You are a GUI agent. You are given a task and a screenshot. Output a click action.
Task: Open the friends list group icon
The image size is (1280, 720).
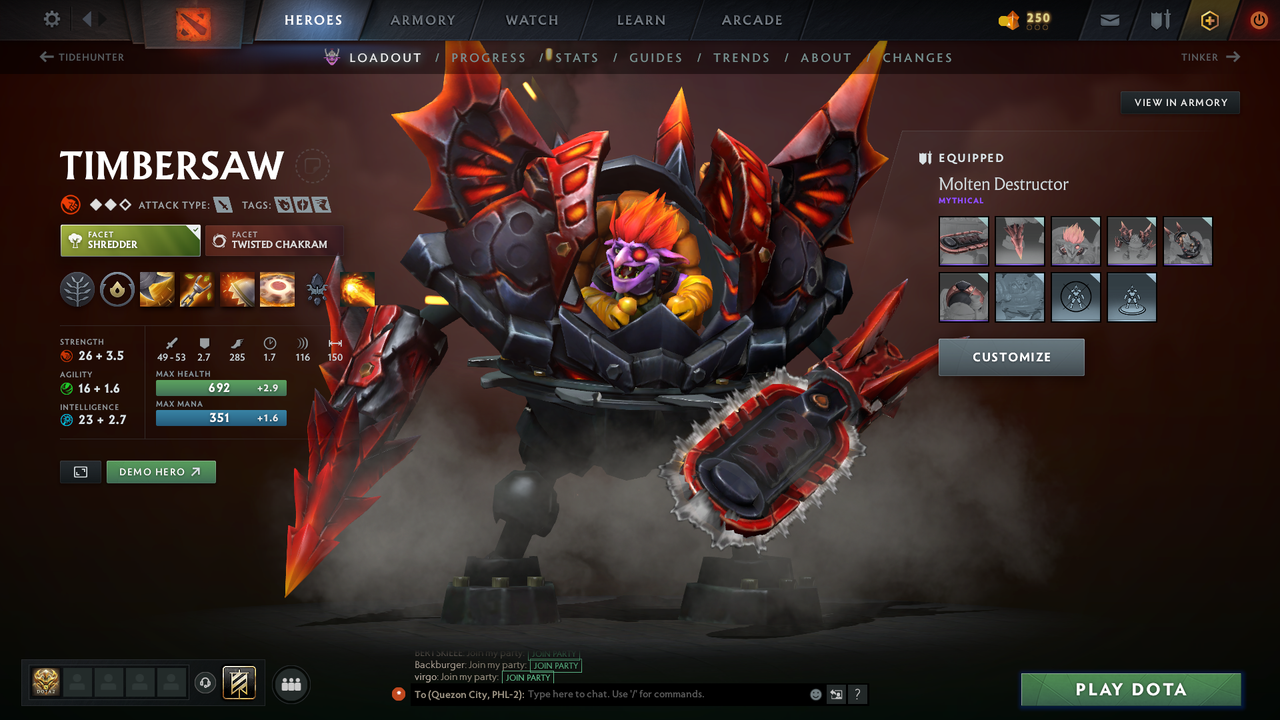pyautogui.click(x=290, y=684)
